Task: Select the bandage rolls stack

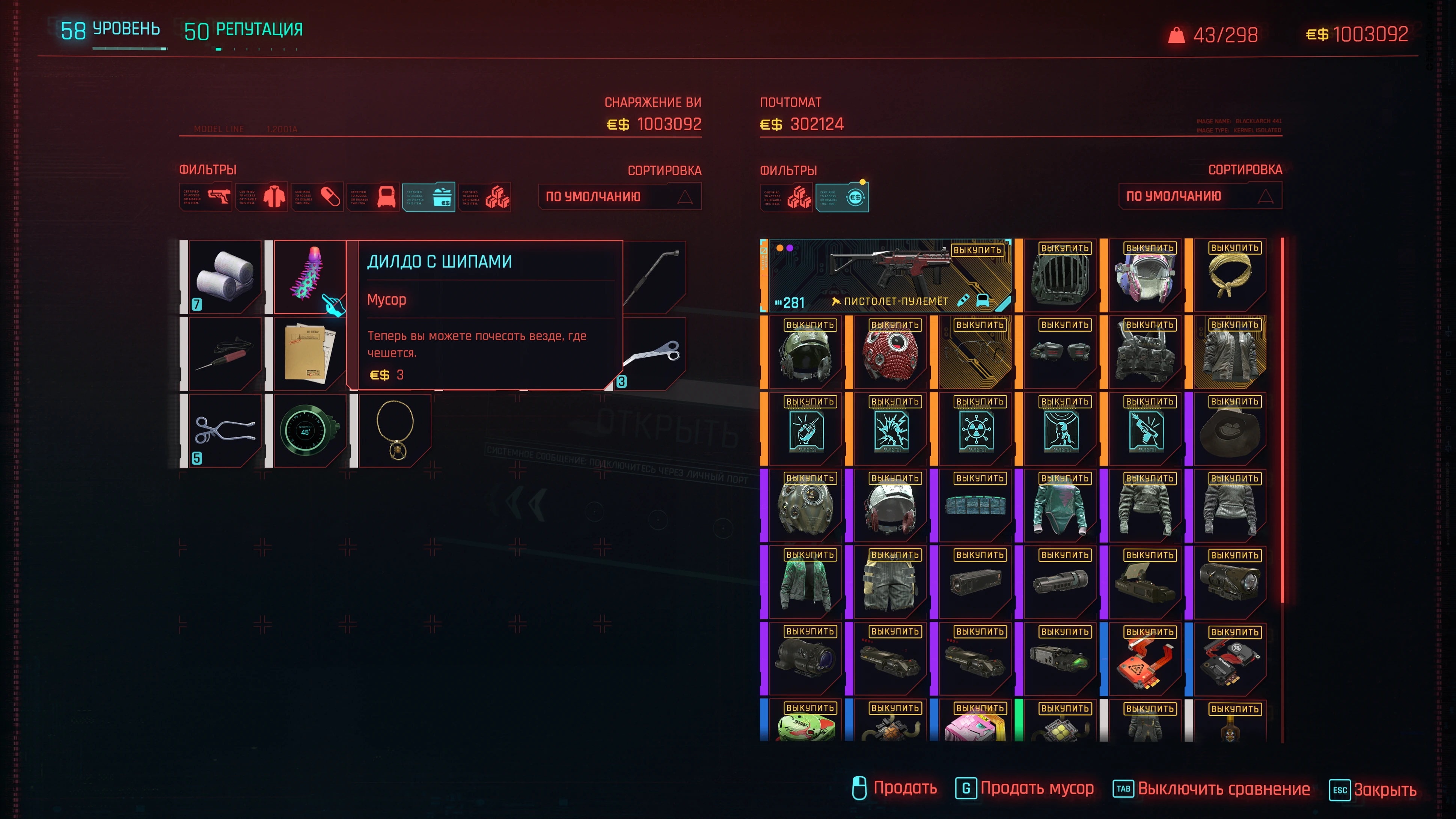Action: tap(225, 276)
